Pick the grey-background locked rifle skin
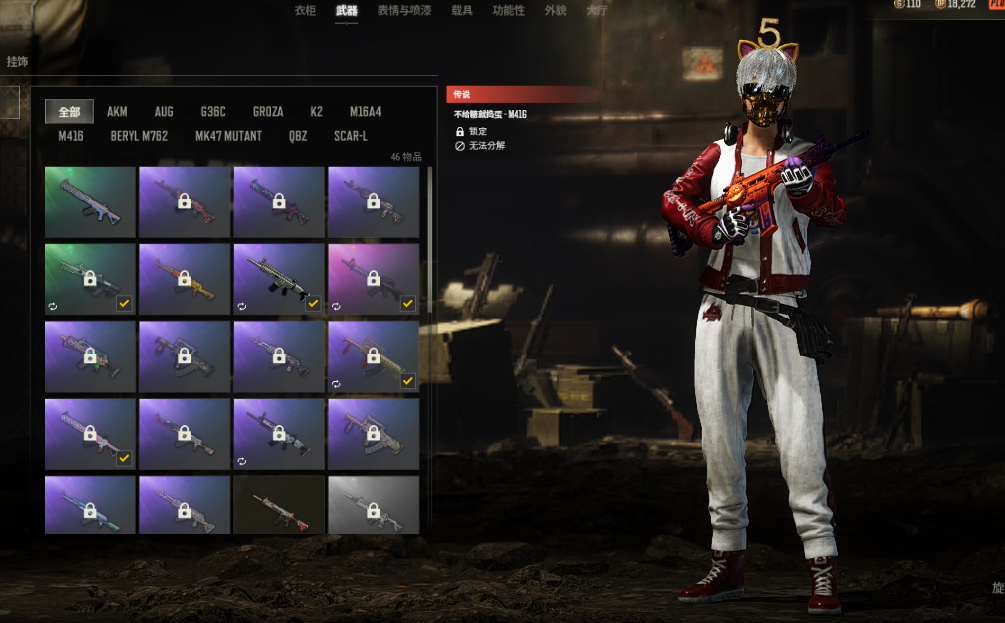 tap(373, 505)
